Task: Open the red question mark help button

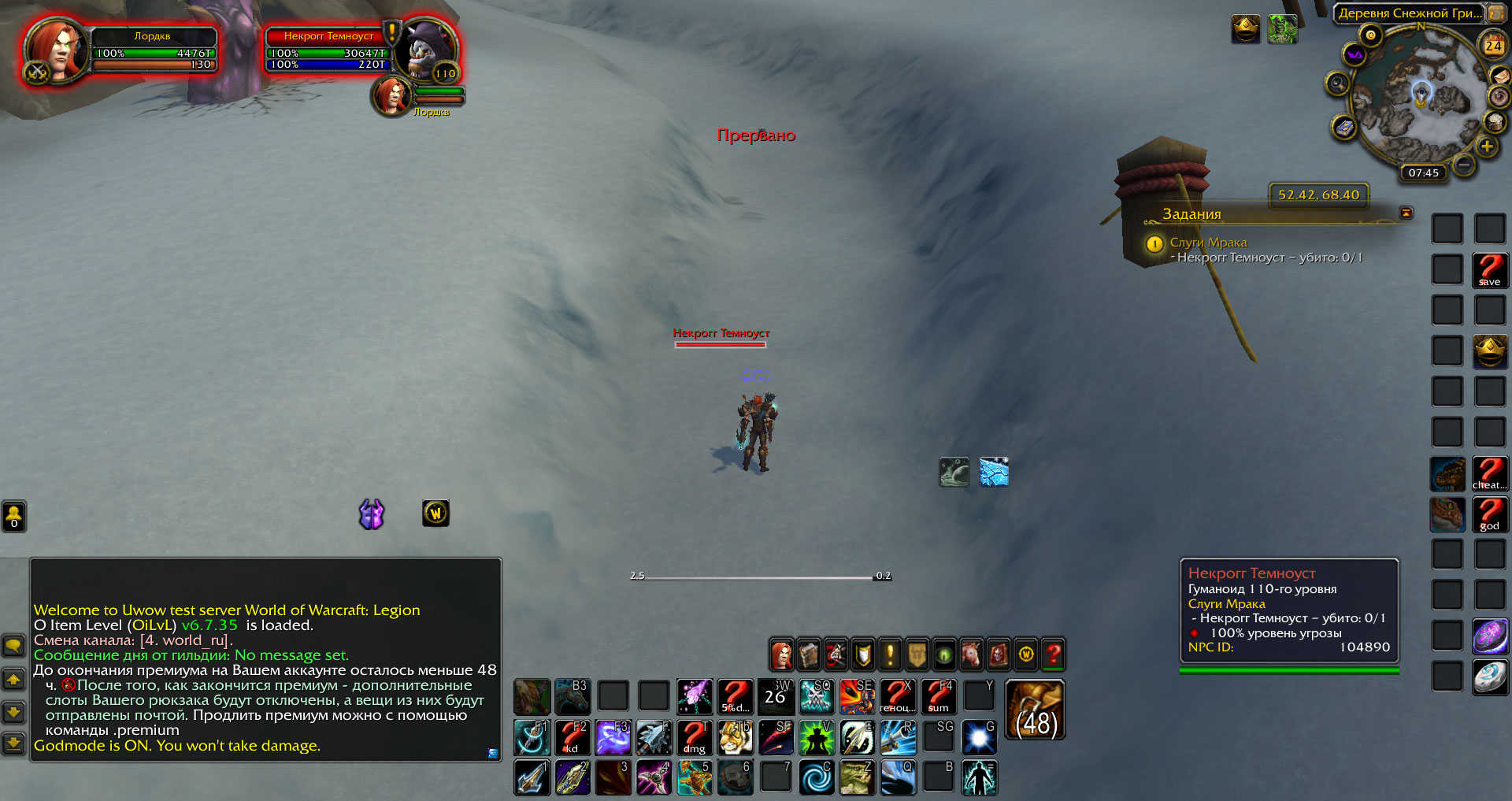Action: click(1053, 654)
